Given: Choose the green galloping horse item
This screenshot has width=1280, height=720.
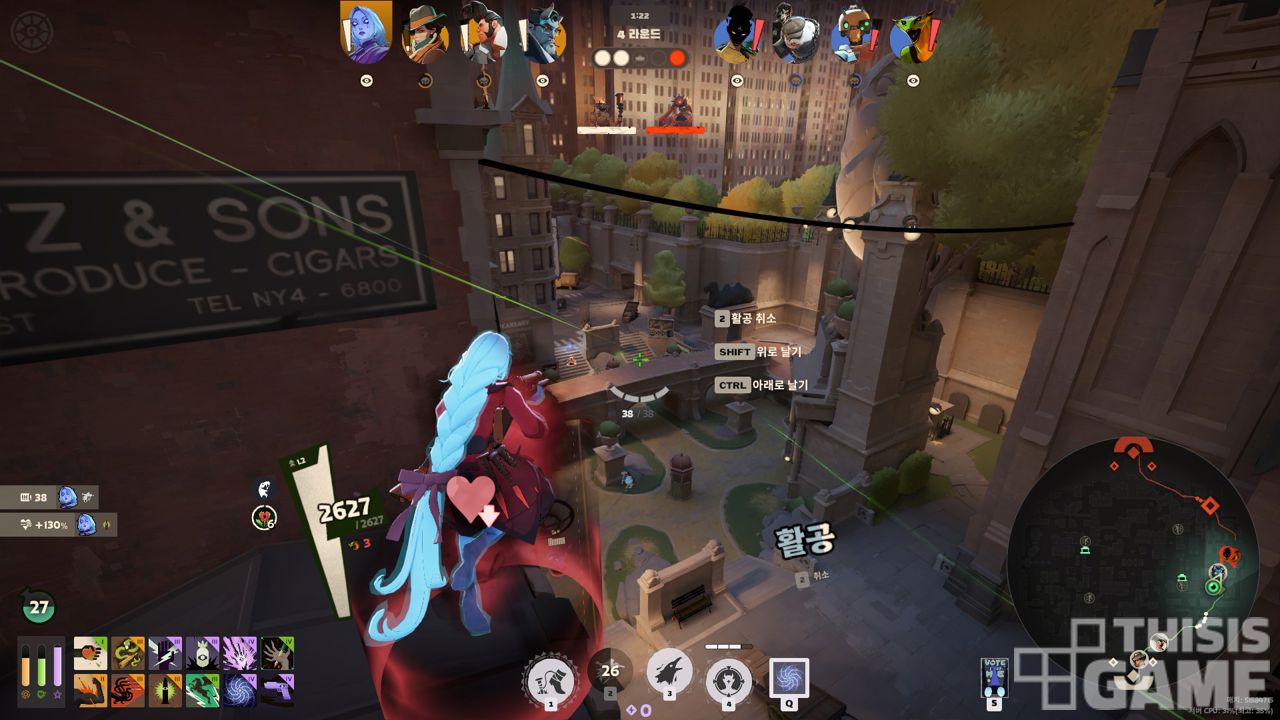Looking at the screenshot, I should pos(202,690).
